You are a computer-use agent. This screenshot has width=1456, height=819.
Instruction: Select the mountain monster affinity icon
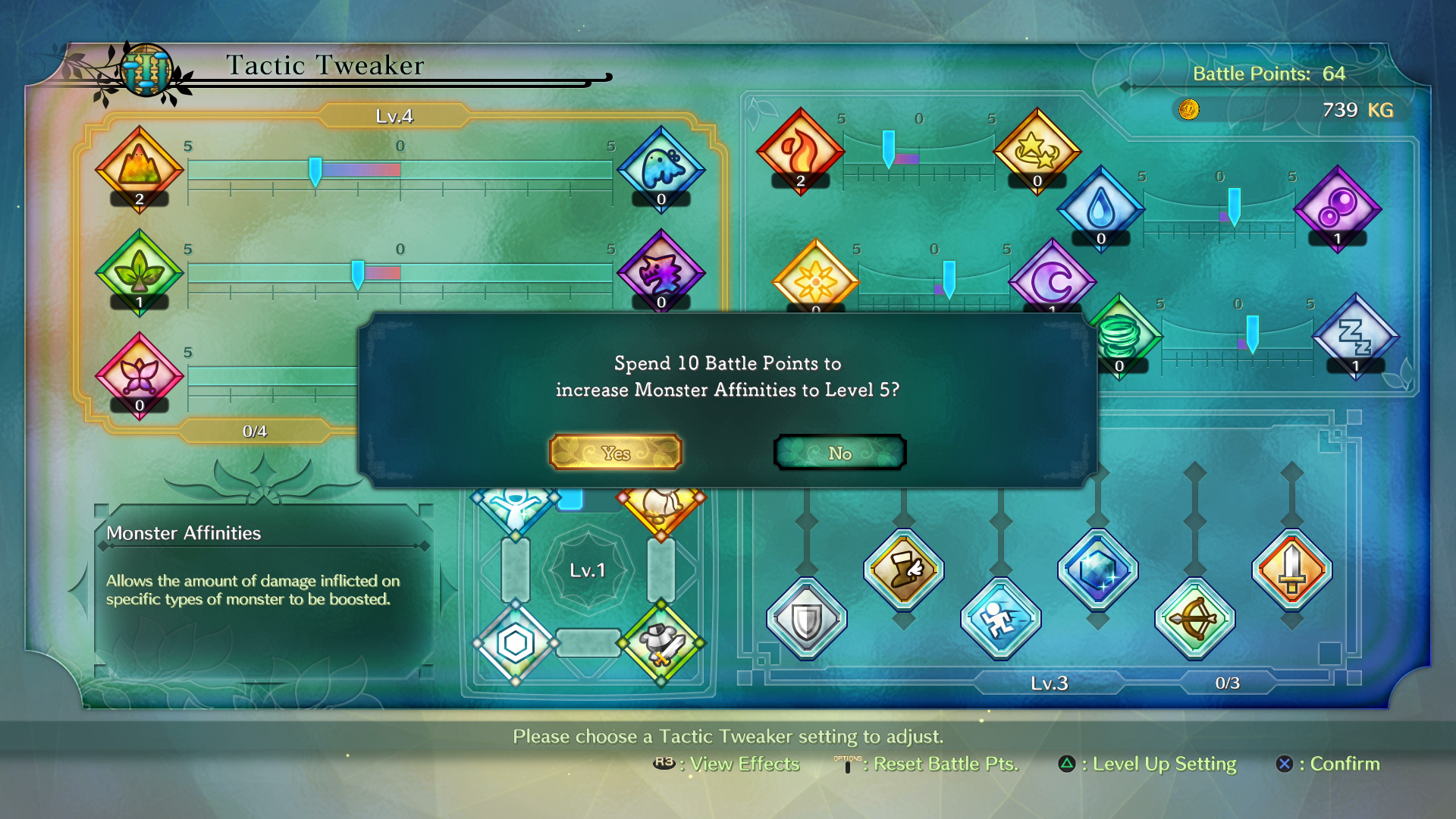coord(138,168)
